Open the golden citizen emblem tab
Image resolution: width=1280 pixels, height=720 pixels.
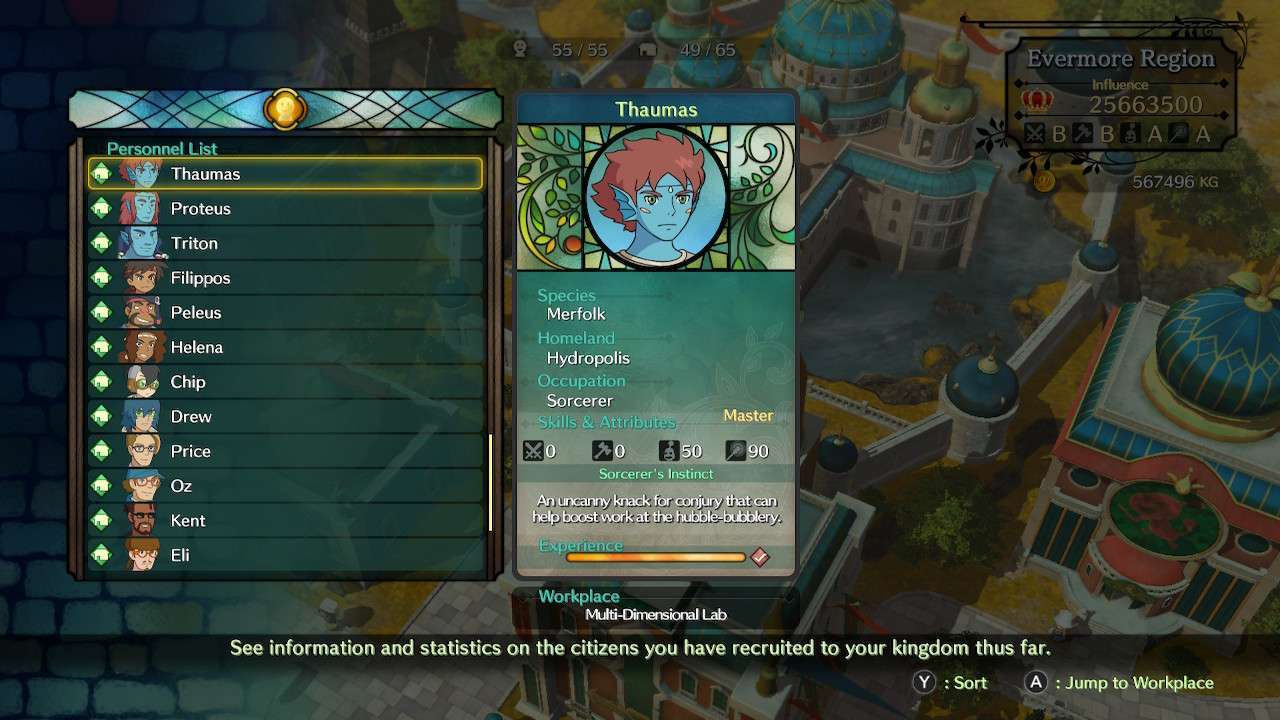pos(285,109)
